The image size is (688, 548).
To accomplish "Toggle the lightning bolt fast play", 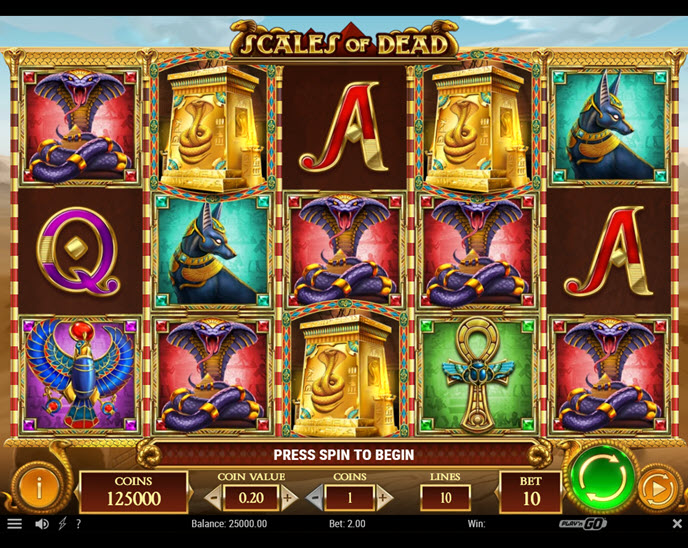I will click(x=62, y=523).
